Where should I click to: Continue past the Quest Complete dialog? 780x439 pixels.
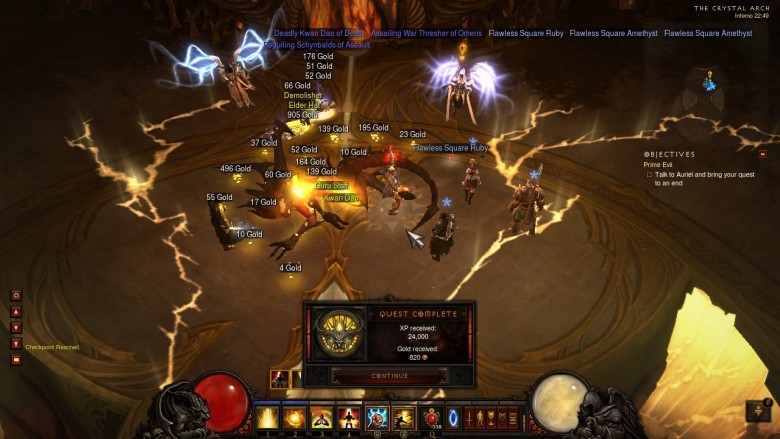coord(389,376)
